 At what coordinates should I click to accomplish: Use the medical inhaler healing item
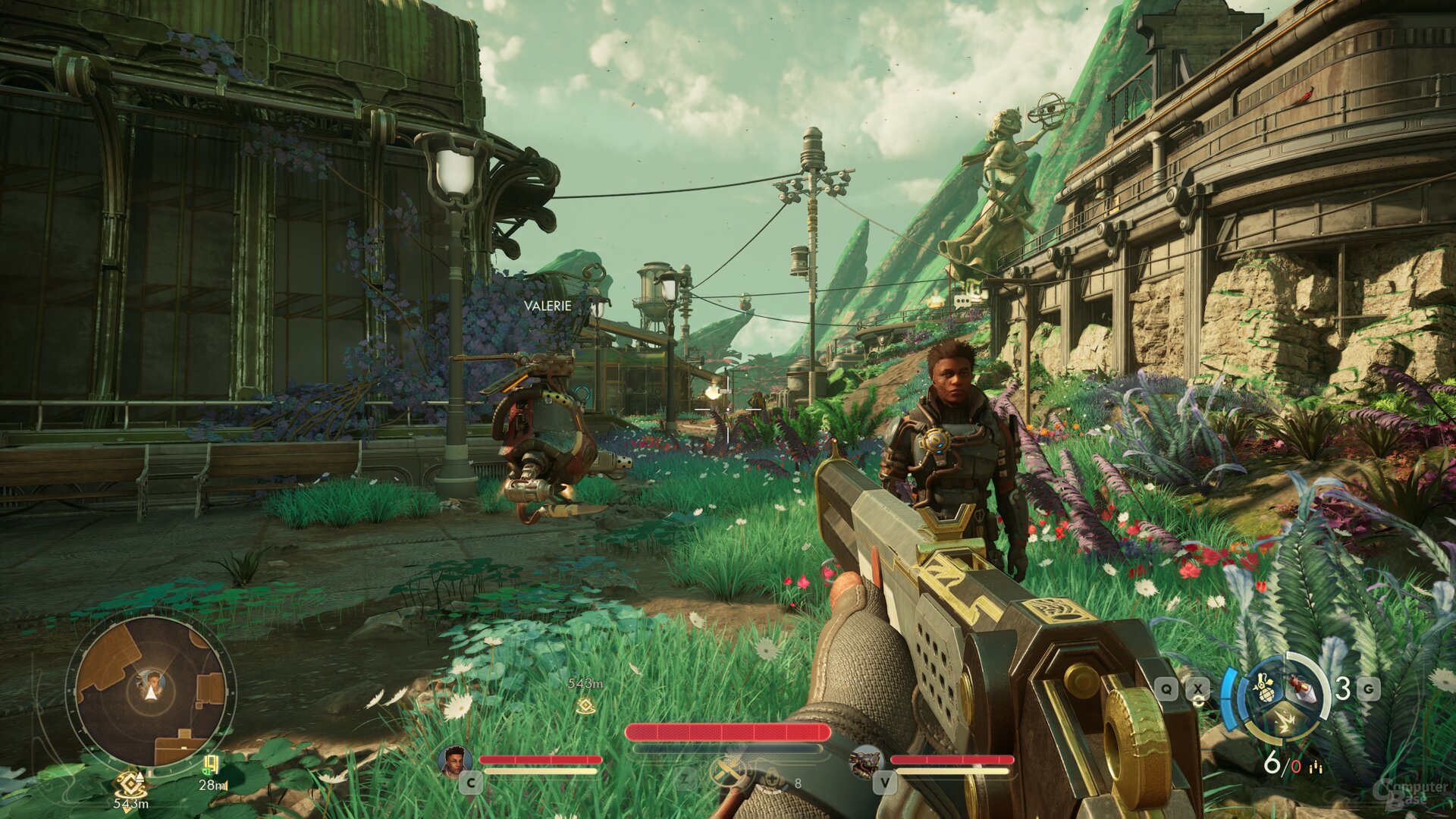pyautogui.click(x=773, y=779)
